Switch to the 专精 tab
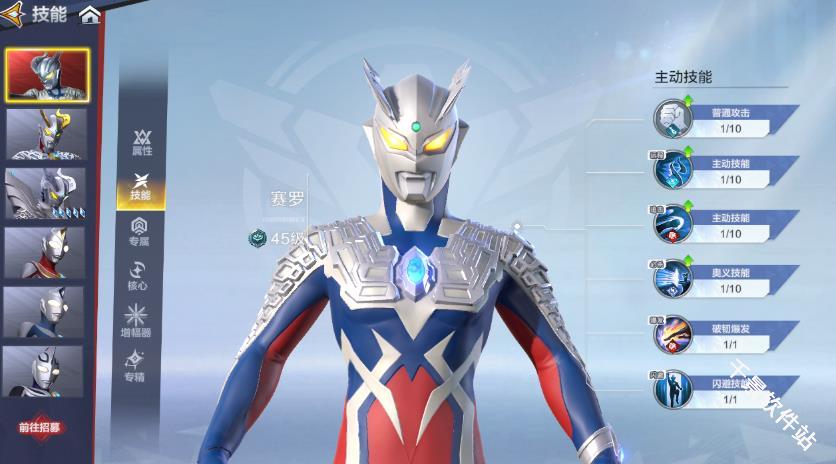The height and width of the screenshot is (464, 836). tap(136, 366)
